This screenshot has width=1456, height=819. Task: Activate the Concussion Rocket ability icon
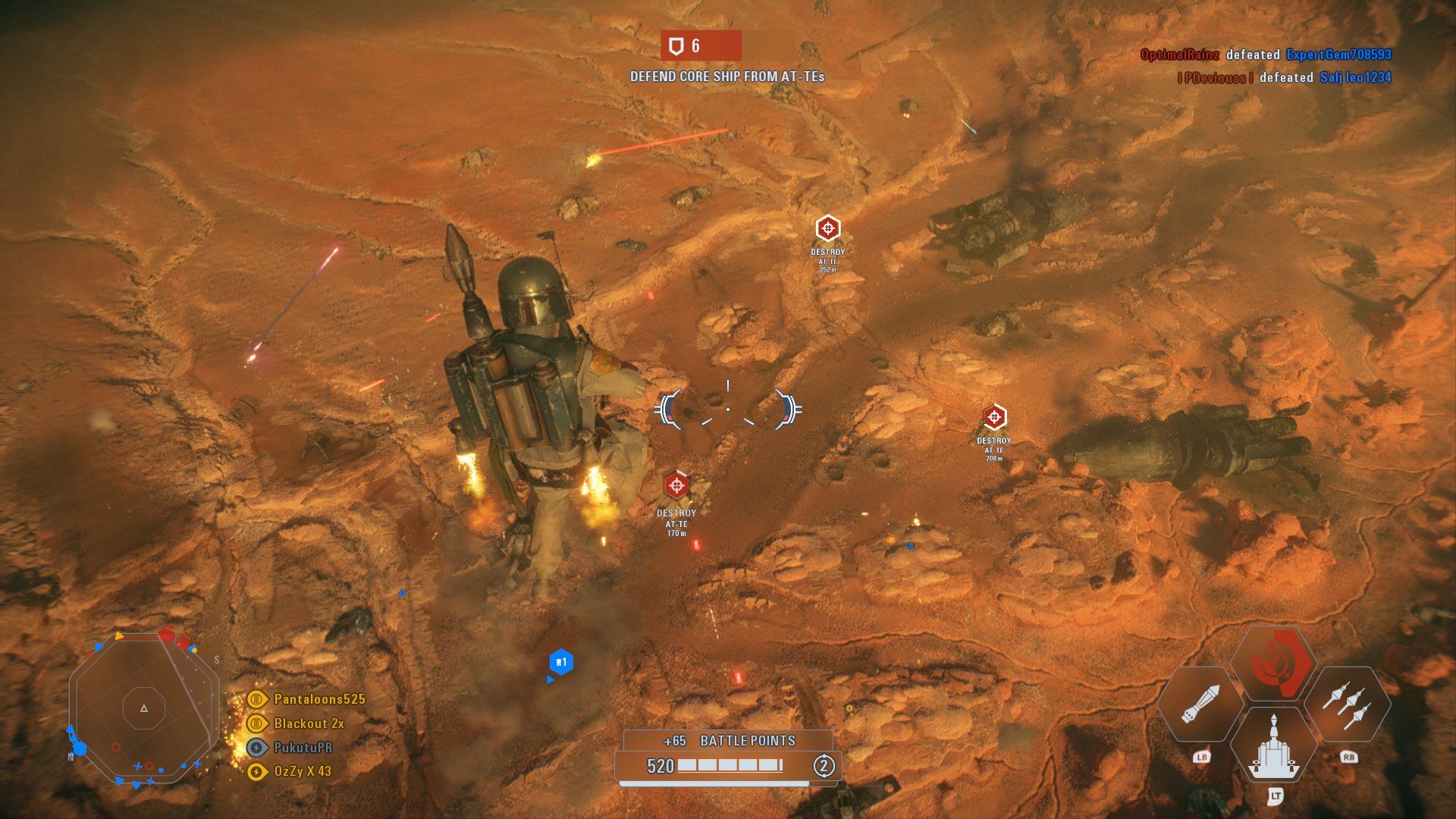pyautogui.click(x=1200, y=704)
